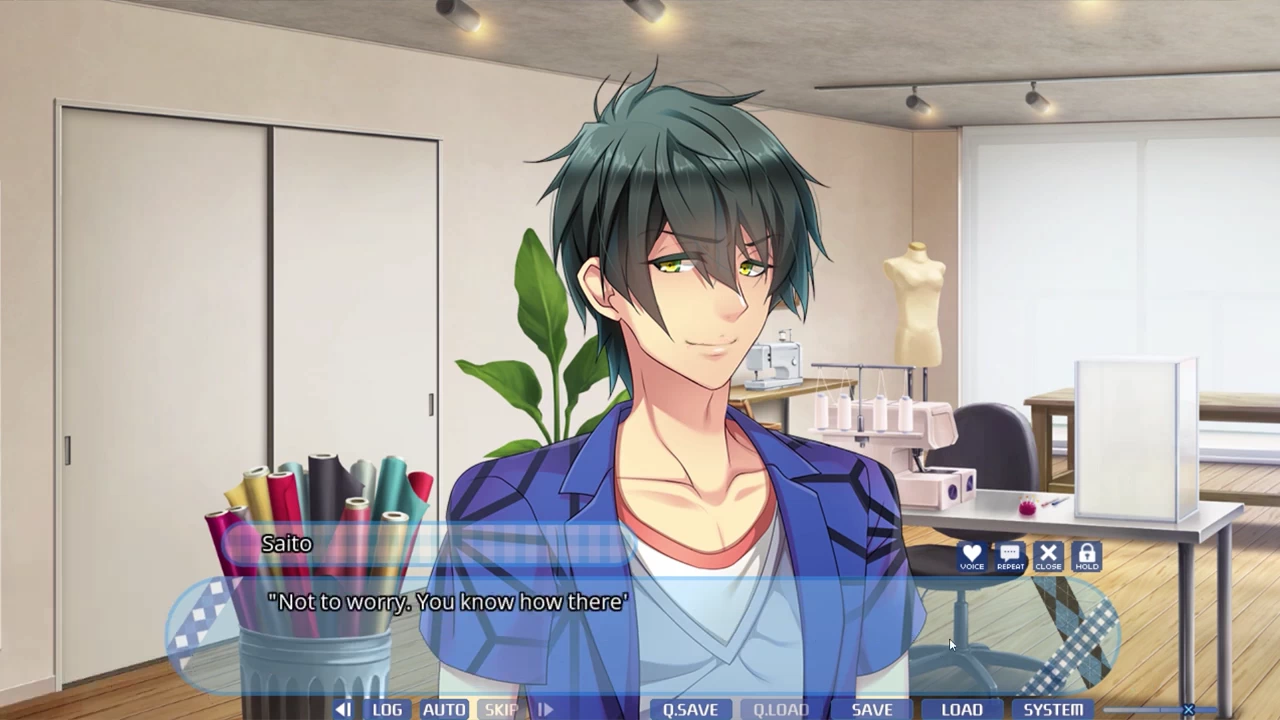1280x720 pixels.
Task: Quick load with Q.LOAD
Action: click(780, 709)
